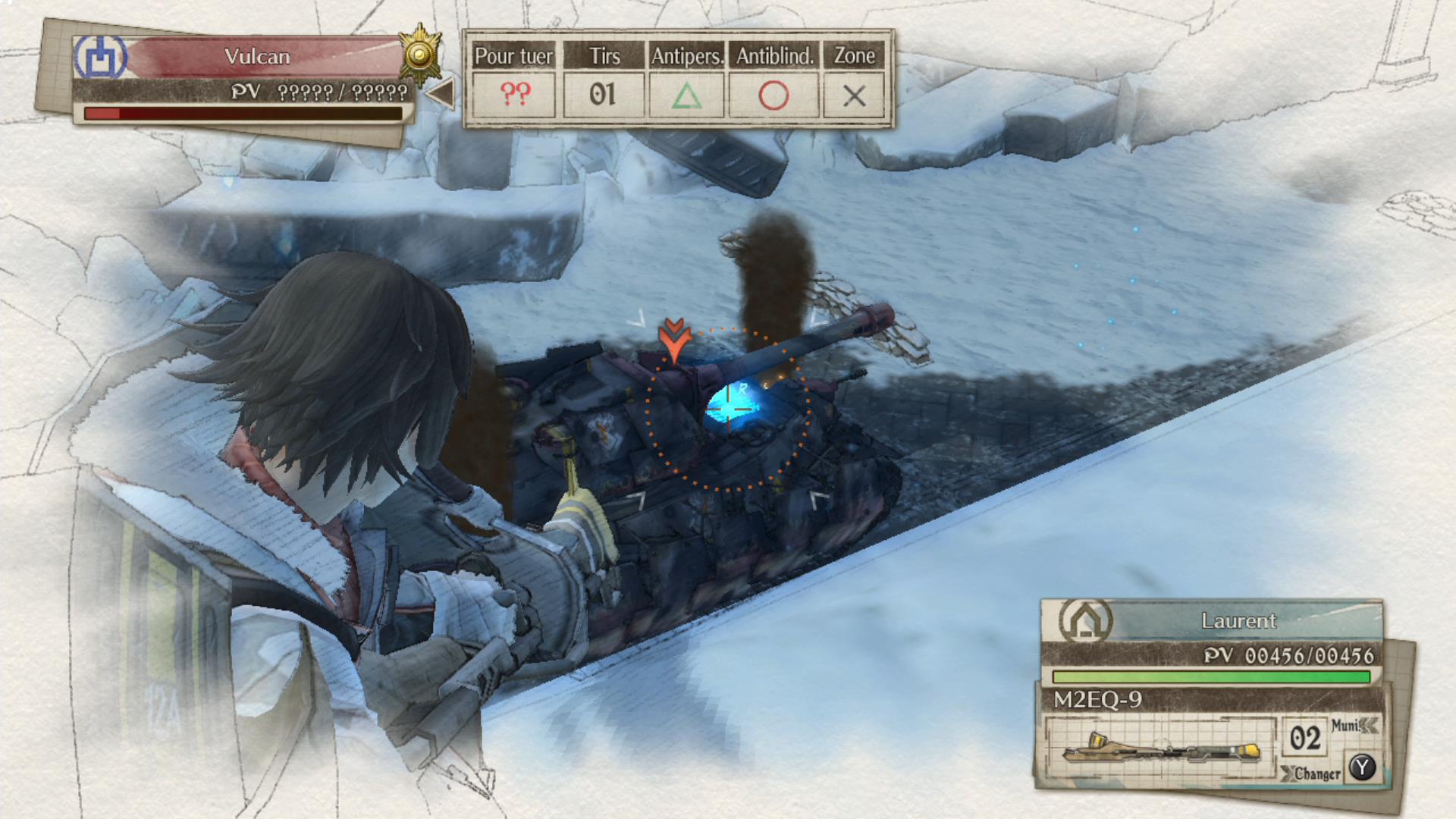Click the red ?? symbol under Pour tuer
The width and height of the screenshot is (1456, 819).
pyautogui.click(x=514, y=96)
